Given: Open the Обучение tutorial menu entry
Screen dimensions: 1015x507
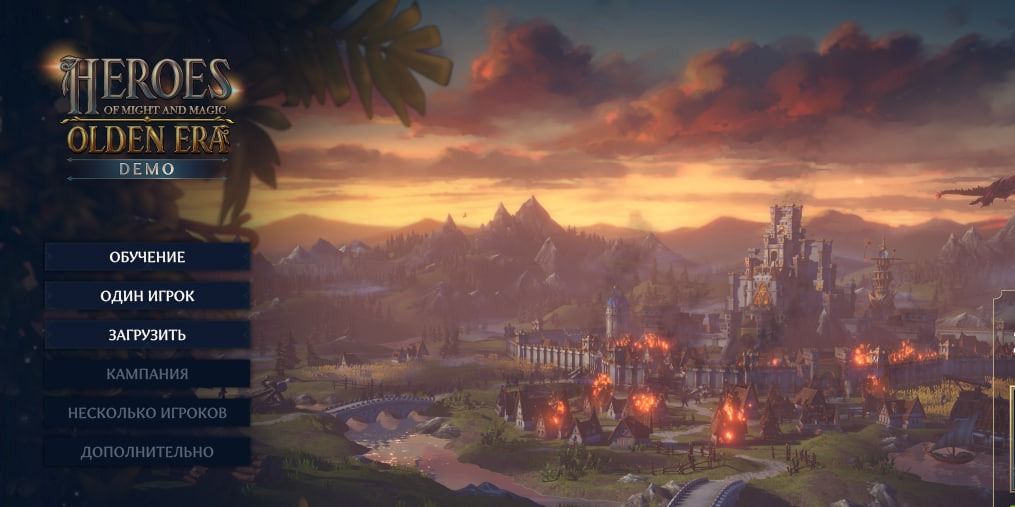Looking at the screenshot, I should click(147, 257).
